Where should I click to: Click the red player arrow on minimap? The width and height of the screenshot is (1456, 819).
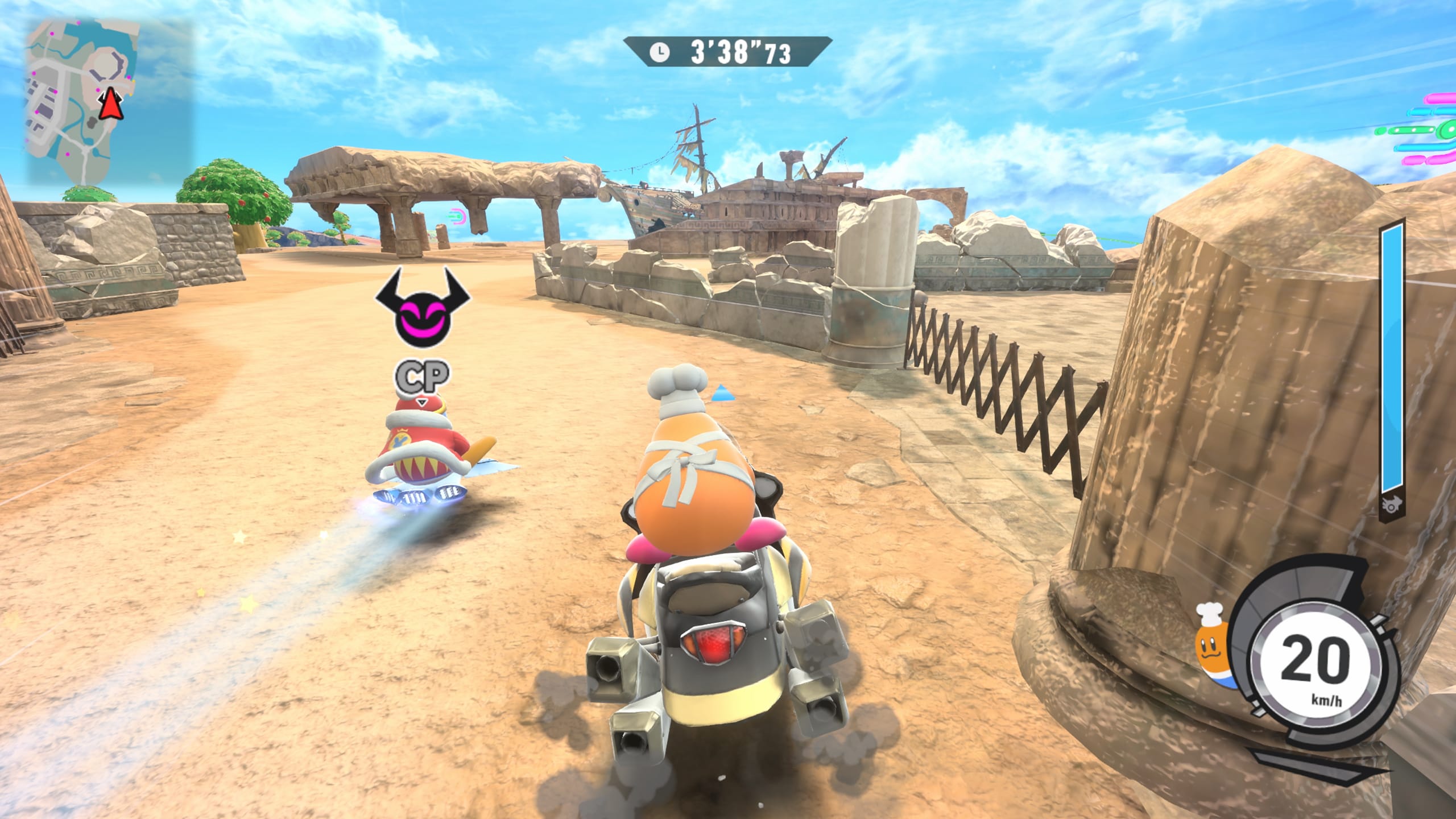click(110, 105)
